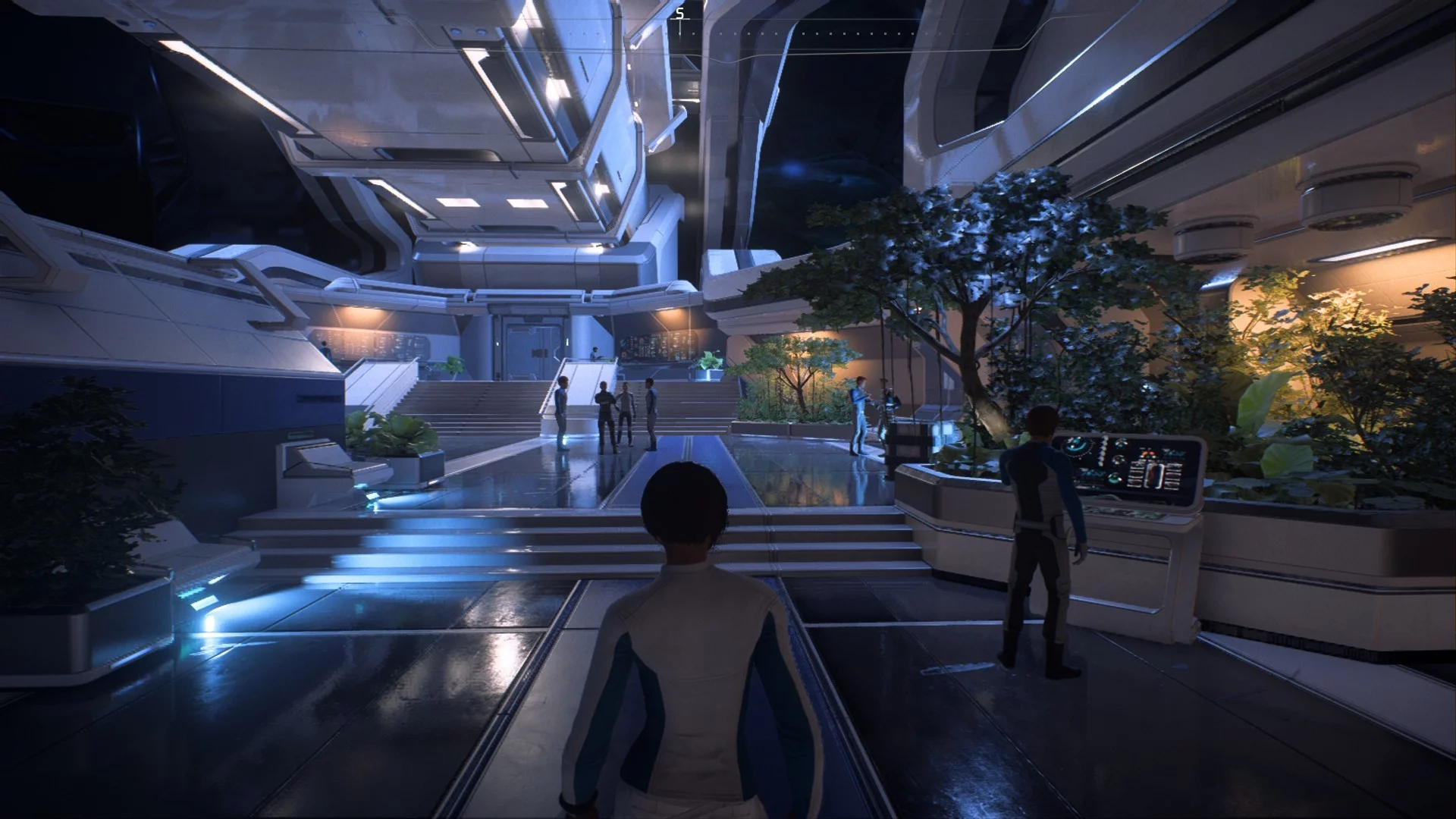Image resolution: width=1456 pixels, height=819 pixels.
Task: Click the South marker on the compass
Action: [680, 14]
